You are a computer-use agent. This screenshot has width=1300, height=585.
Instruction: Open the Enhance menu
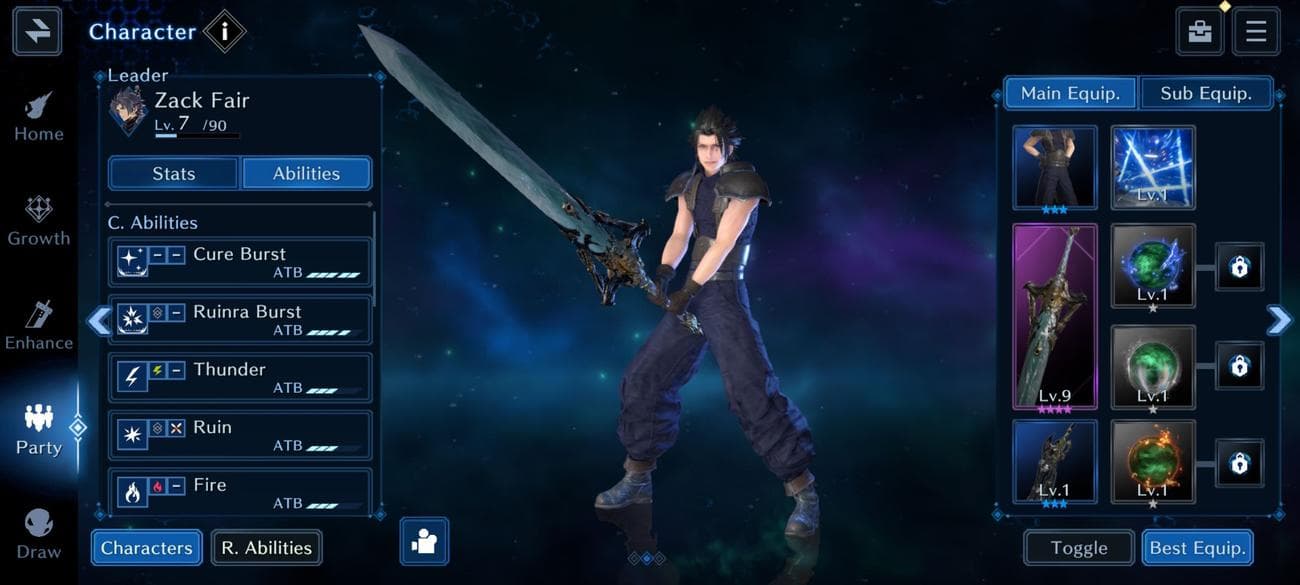[x=39, y=327]
